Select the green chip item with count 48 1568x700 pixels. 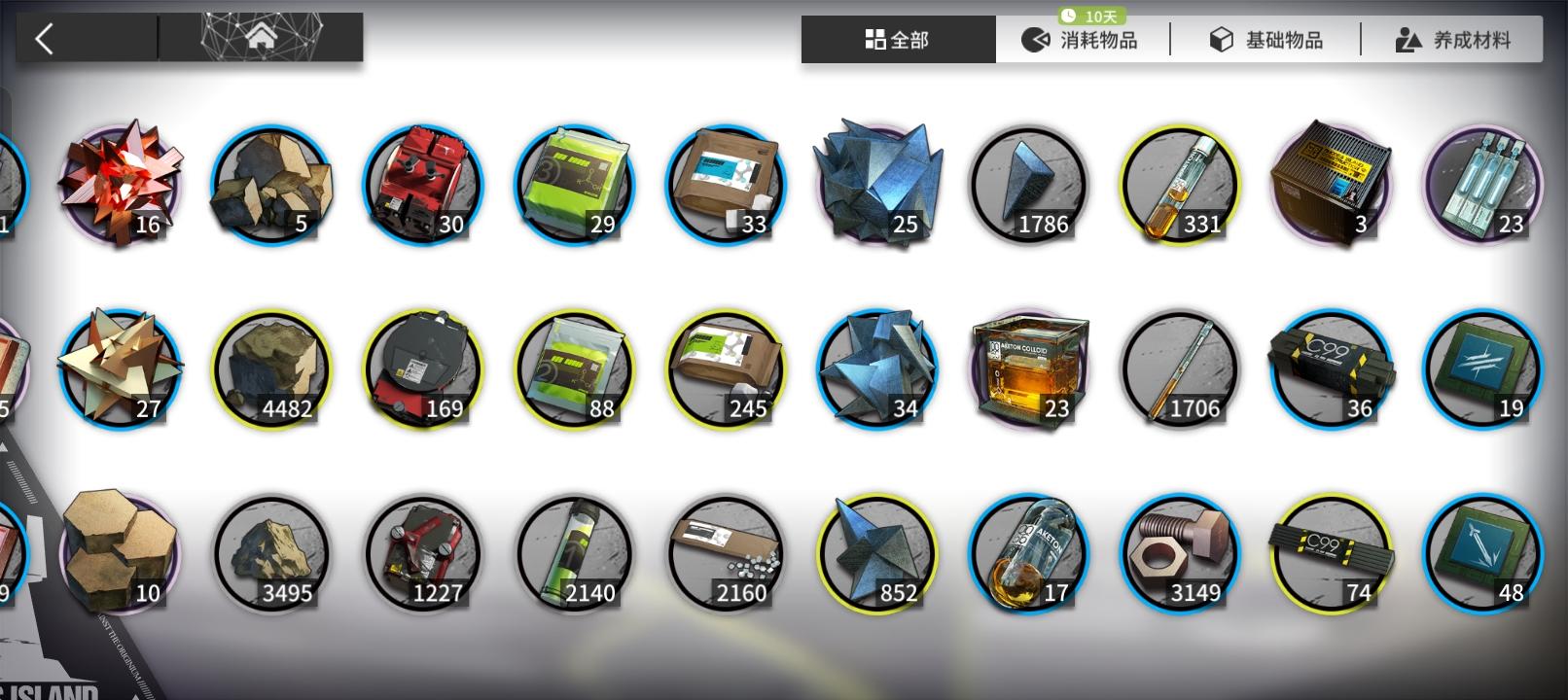(x=1482, y=552)
